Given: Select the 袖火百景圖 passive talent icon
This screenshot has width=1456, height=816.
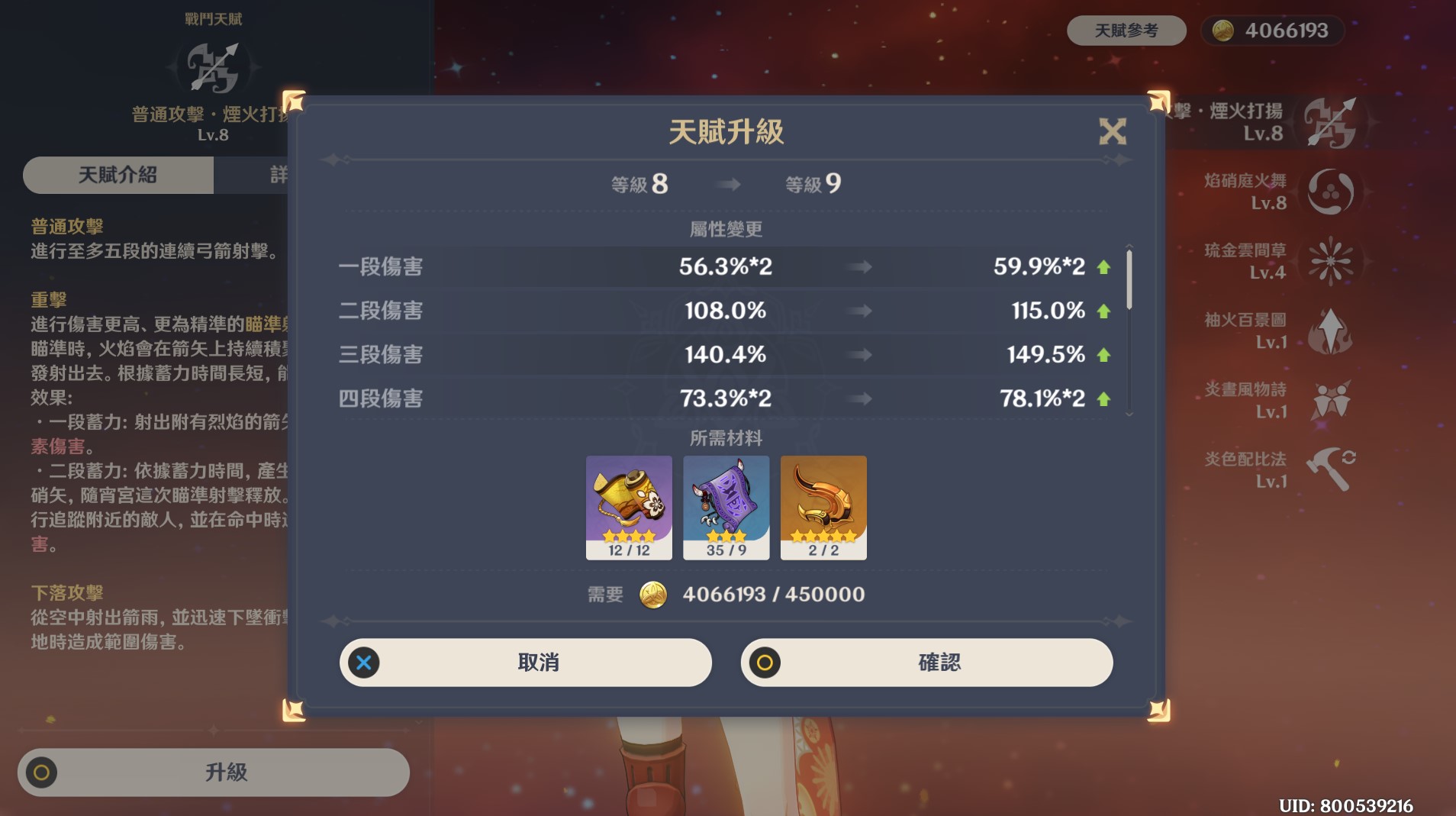Looking at the screenshot, I should click(x=1330, y=331).
